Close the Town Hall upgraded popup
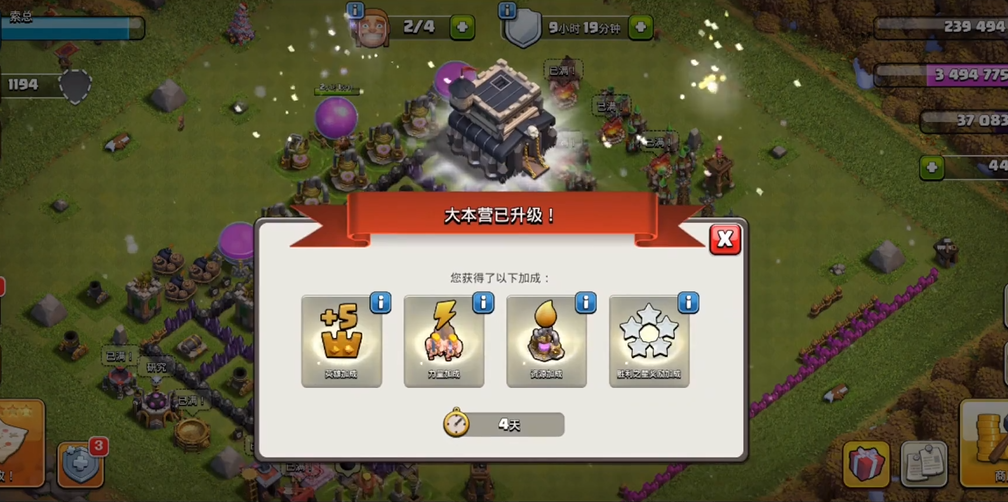The image size is (1008, 502). pos(725,238)
